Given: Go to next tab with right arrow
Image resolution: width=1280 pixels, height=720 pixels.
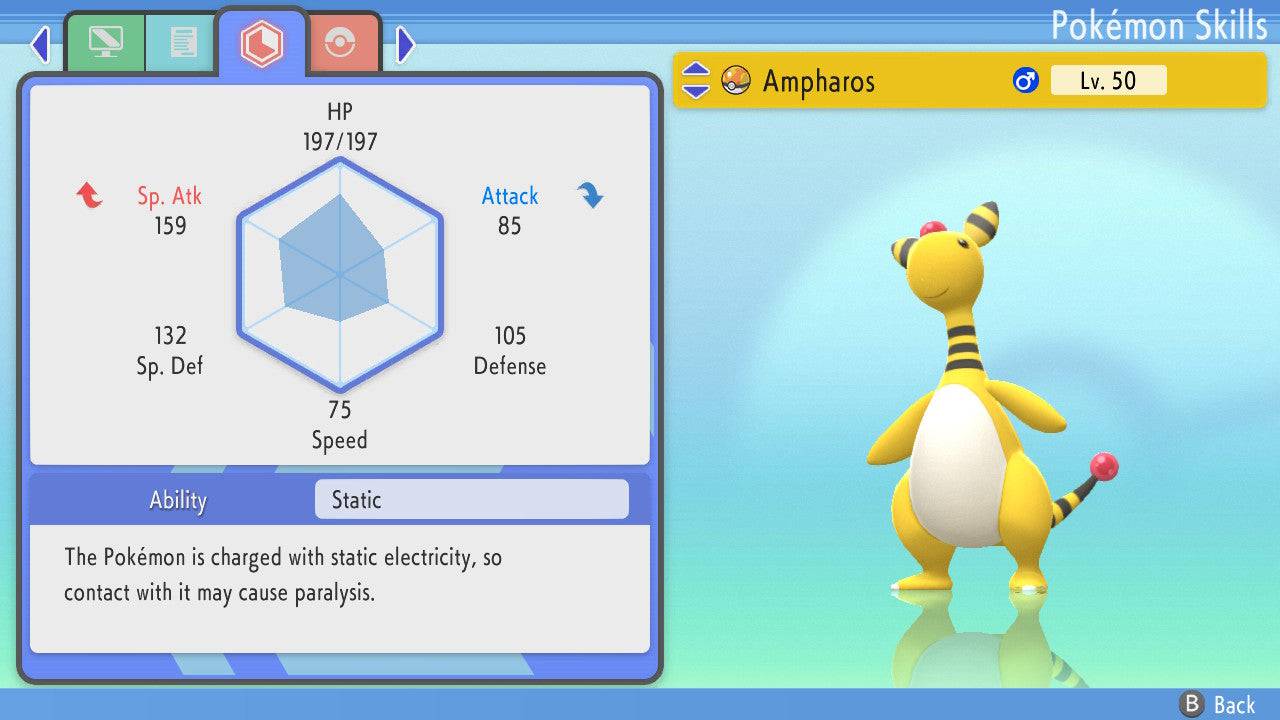Looking at the screenshot, I should 405,44.
